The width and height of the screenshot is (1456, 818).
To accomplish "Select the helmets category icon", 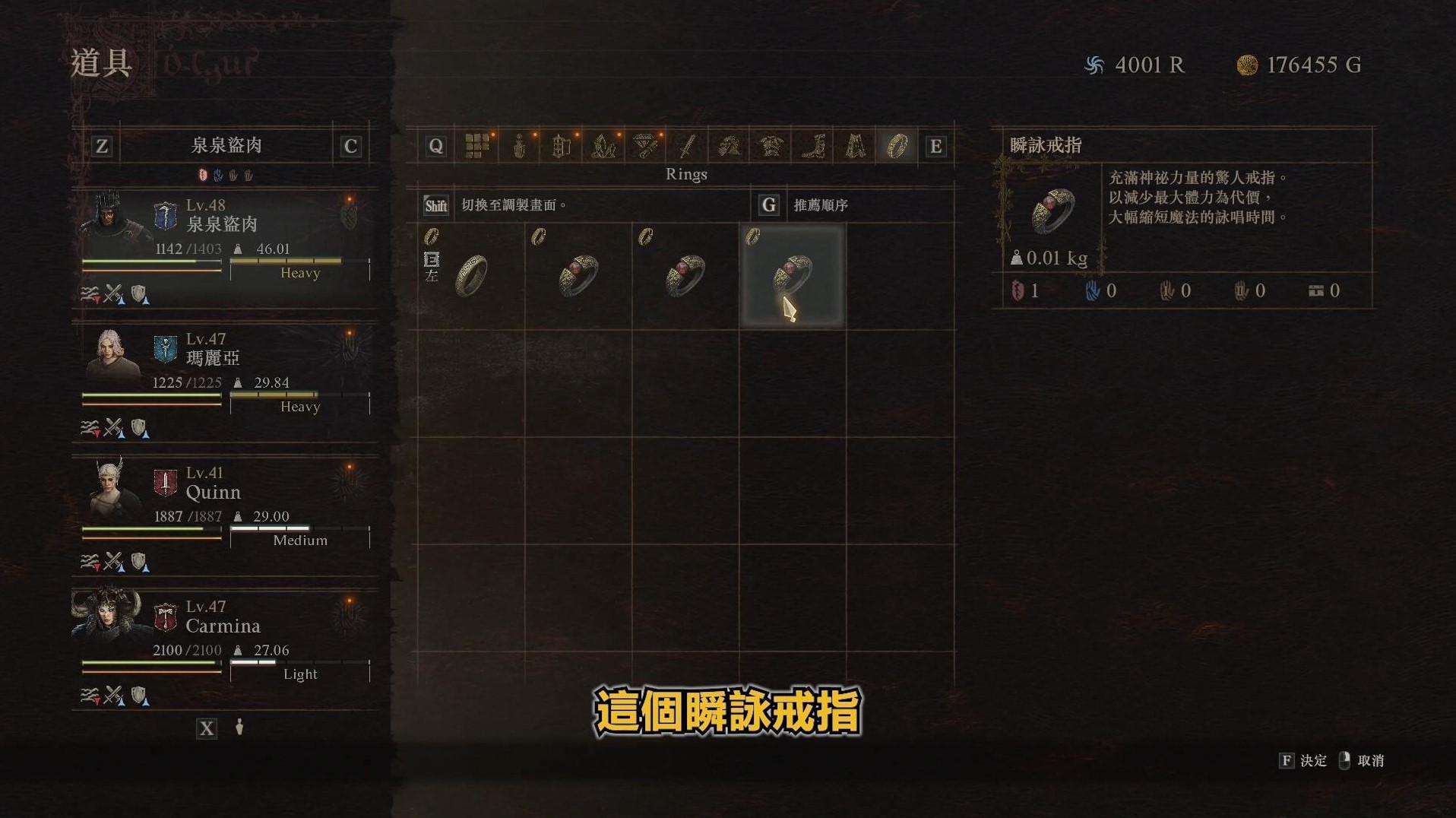I will (x=730, y=145).
